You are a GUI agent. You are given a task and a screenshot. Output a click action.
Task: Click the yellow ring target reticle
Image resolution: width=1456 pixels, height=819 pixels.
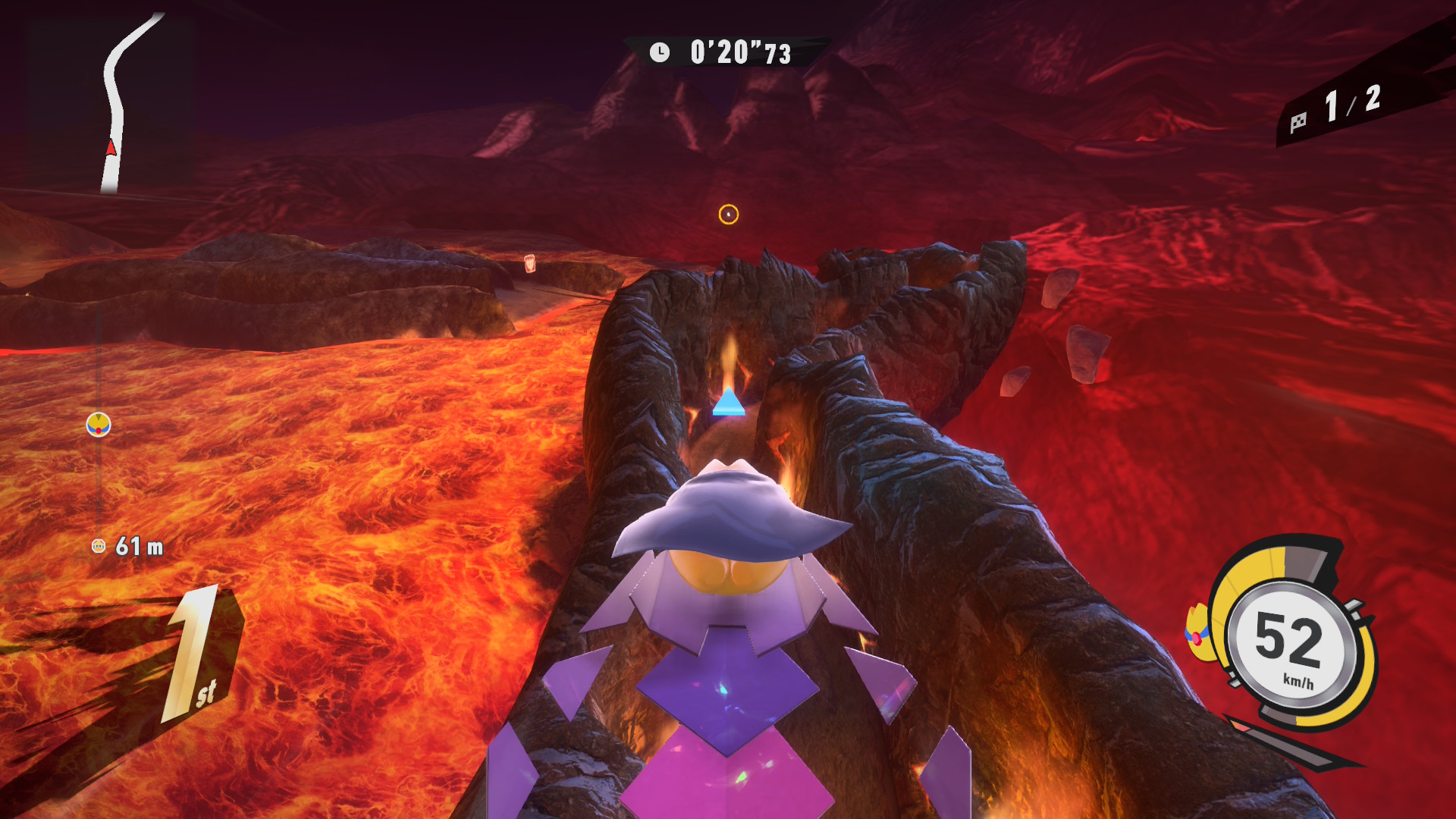click(x=728, y=215)
